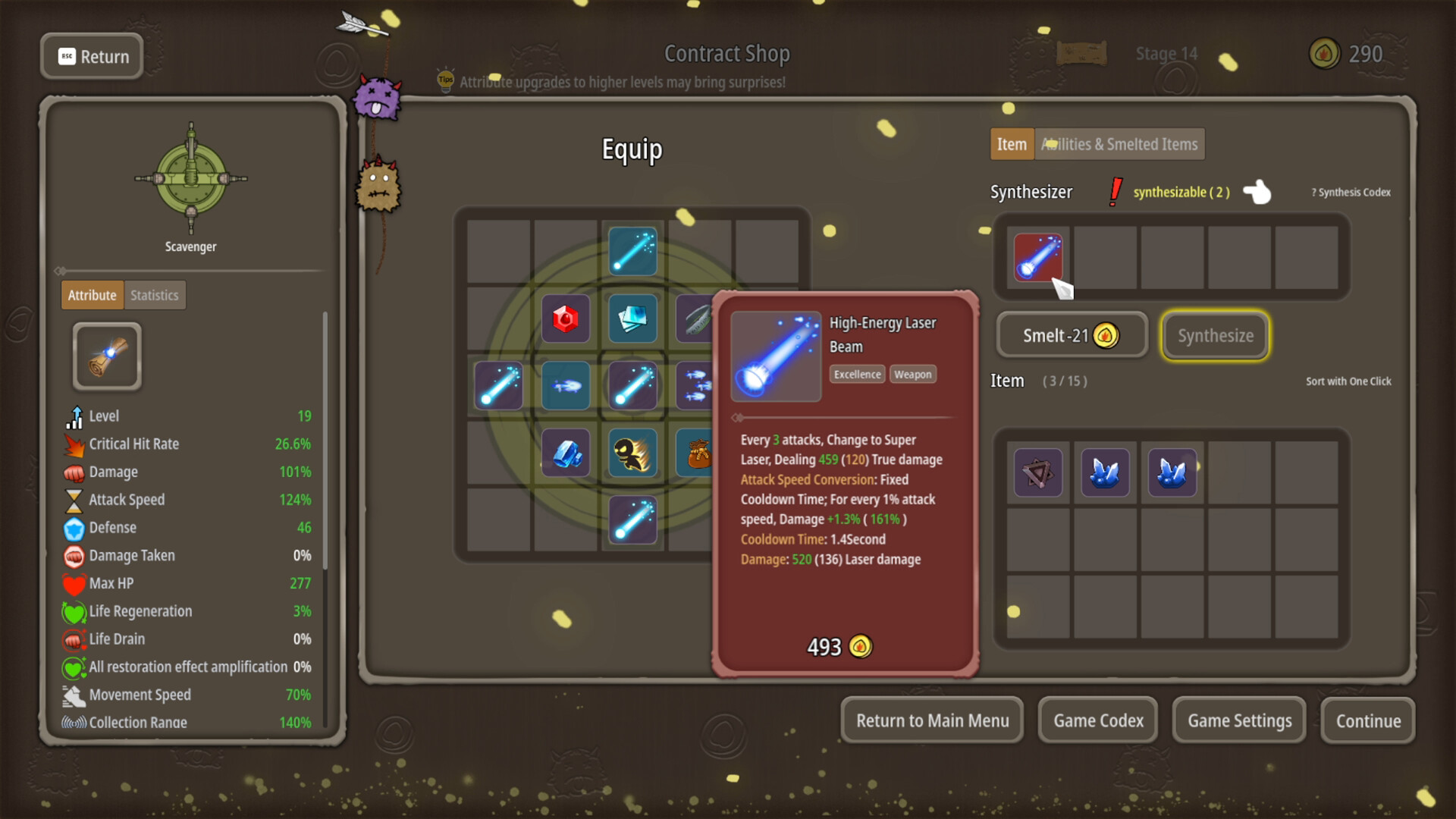
Task: Click the topmost laser beam icon in the equip grid
Action: [632, 252]
